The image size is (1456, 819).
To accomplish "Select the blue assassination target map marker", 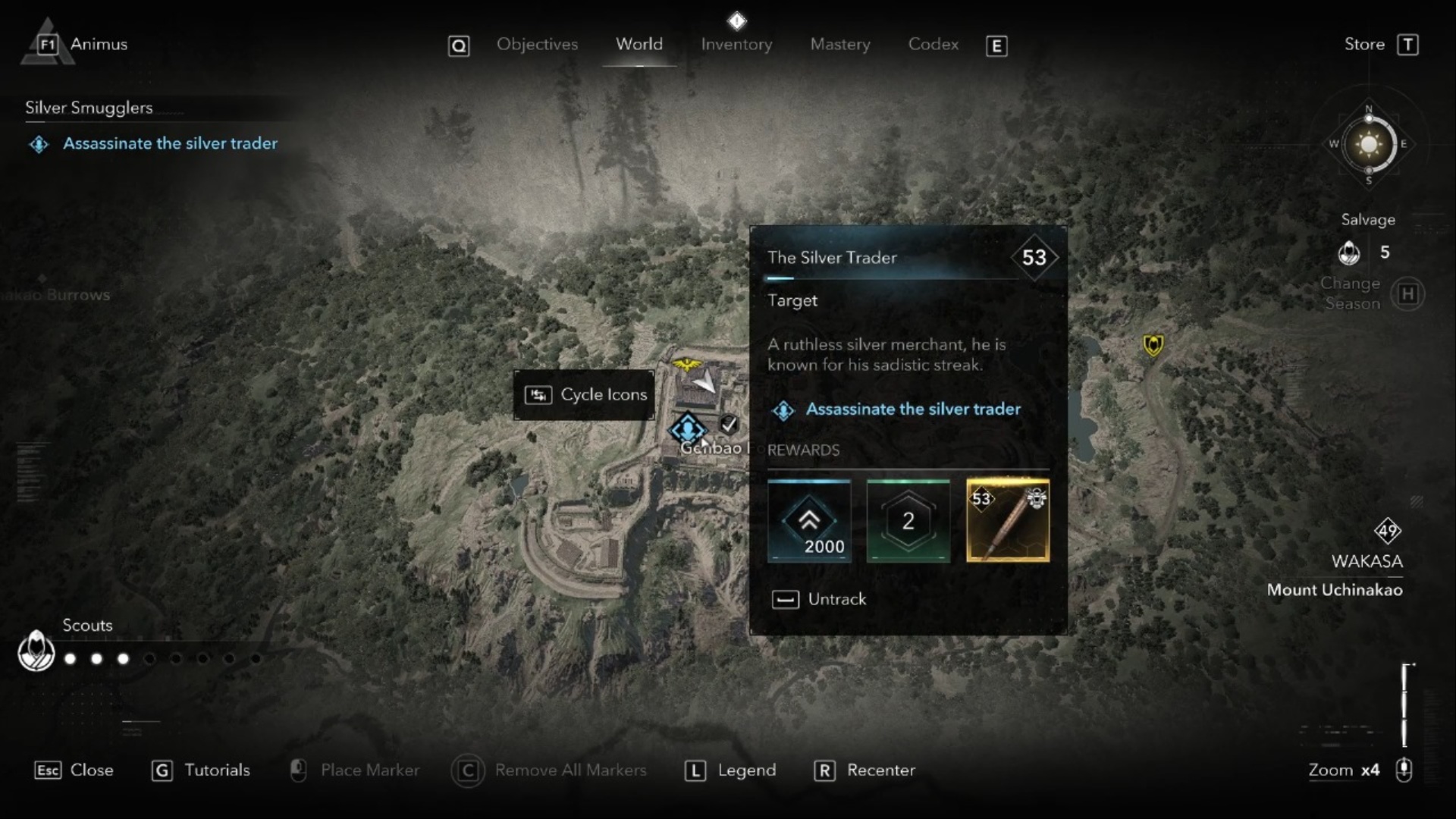I will click(687, 429).
